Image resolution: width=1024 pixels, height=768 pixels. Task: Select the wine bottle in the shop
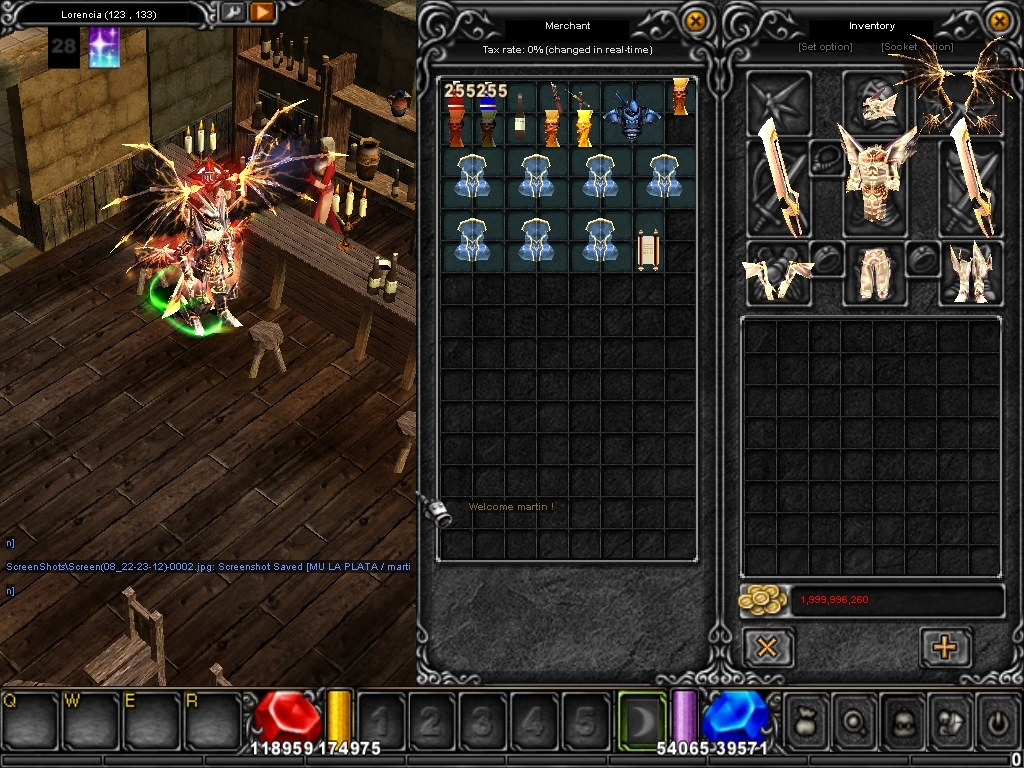520,118
